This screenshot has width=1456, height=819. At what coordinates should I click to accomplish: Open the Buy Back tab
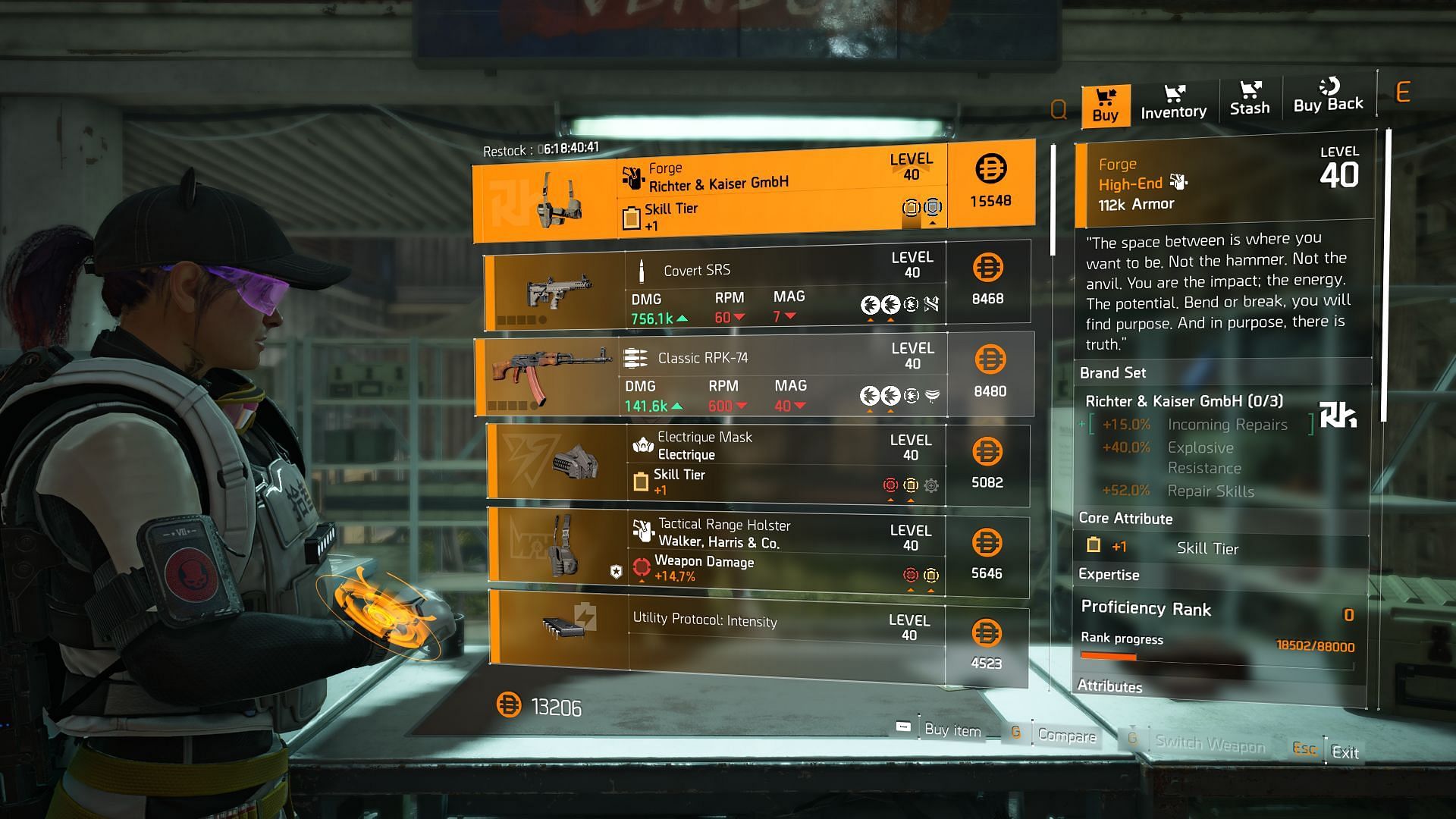click(1328, 96)
